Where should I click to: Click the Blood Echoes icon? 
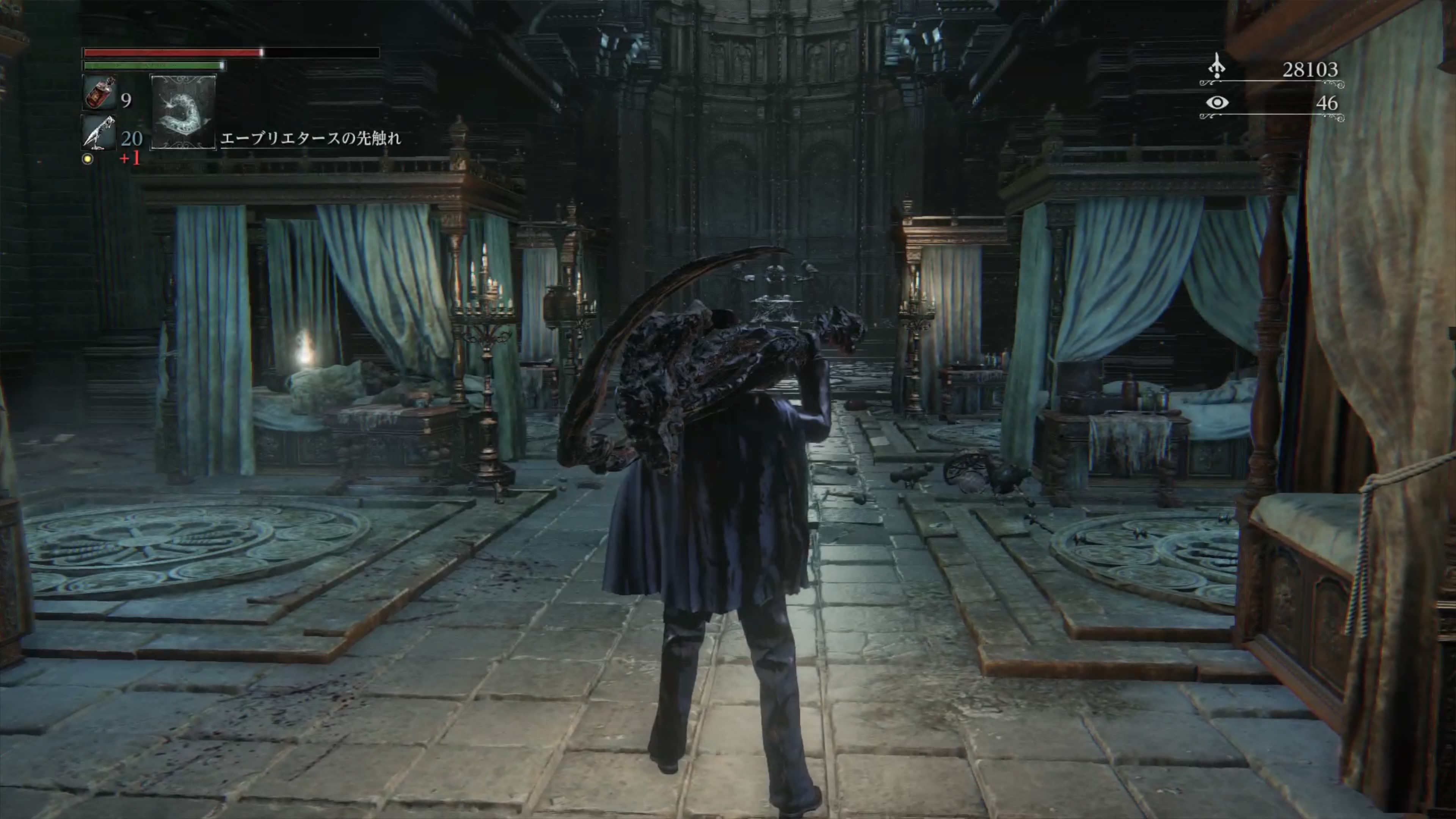click(x=1216, y=67)
